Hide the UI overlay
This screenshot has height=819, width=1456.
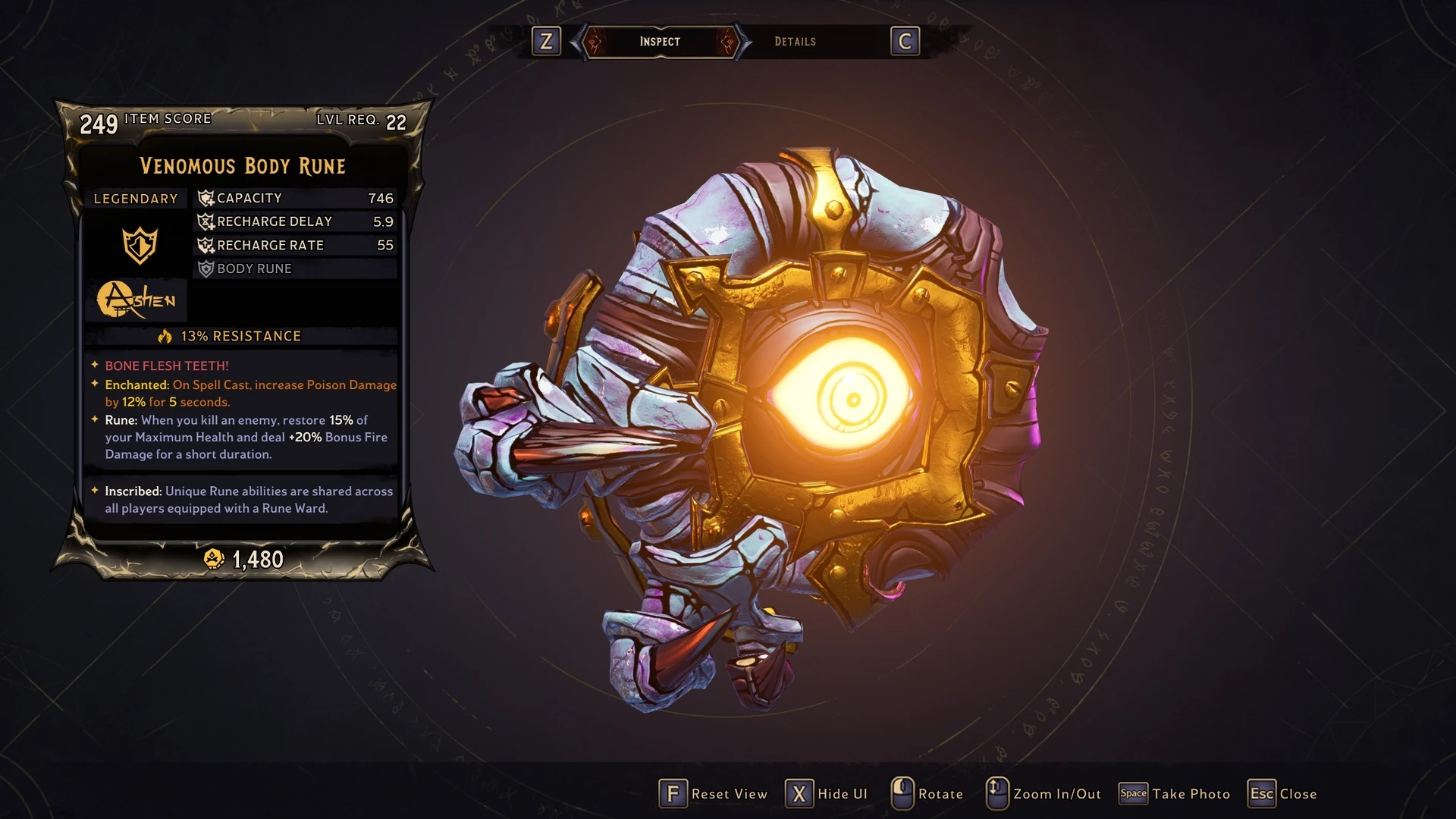click(x=827, y=794)
